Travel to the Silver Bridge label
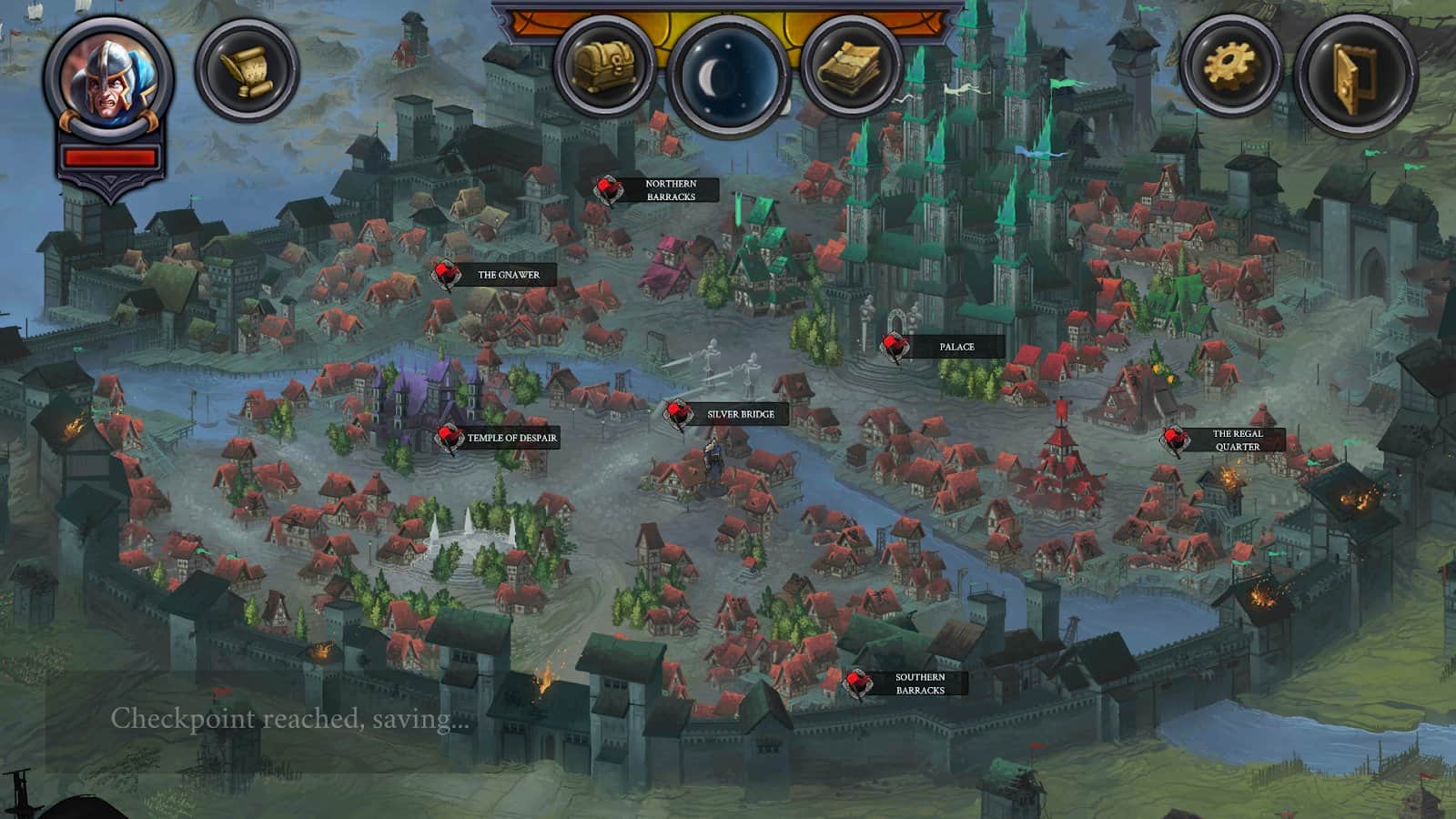 coord(738,415)
